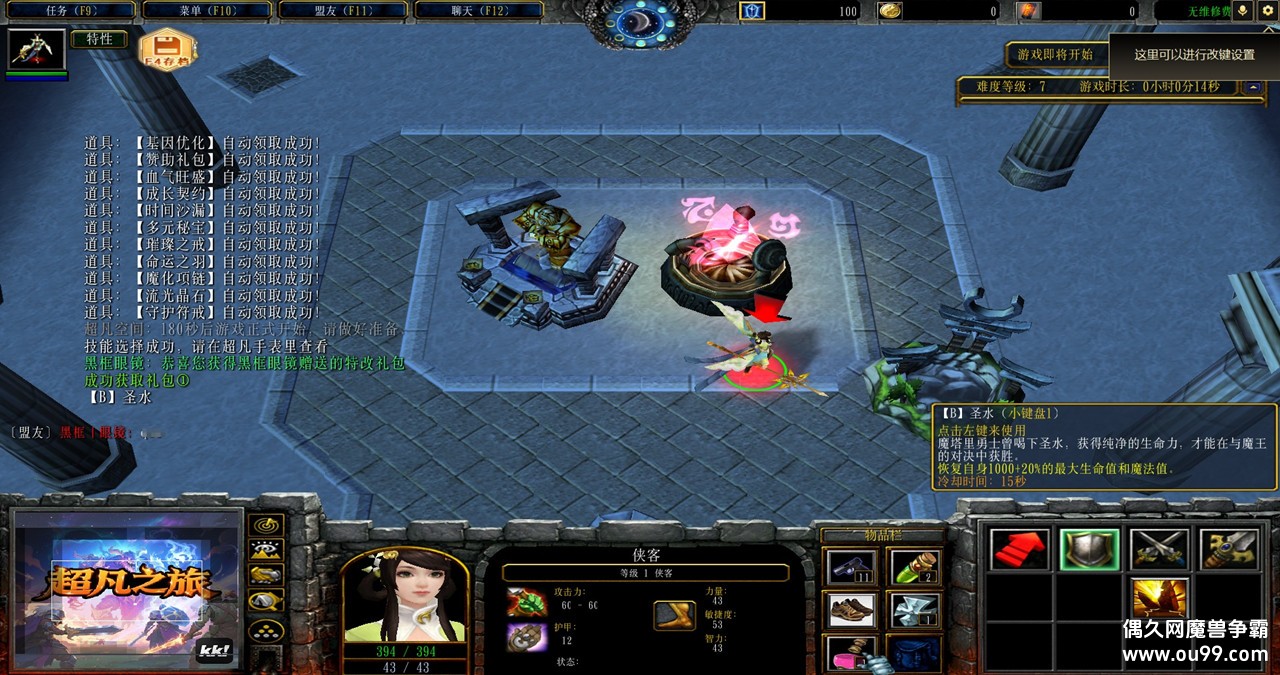Select the hero icon at top left

point(37,49)
